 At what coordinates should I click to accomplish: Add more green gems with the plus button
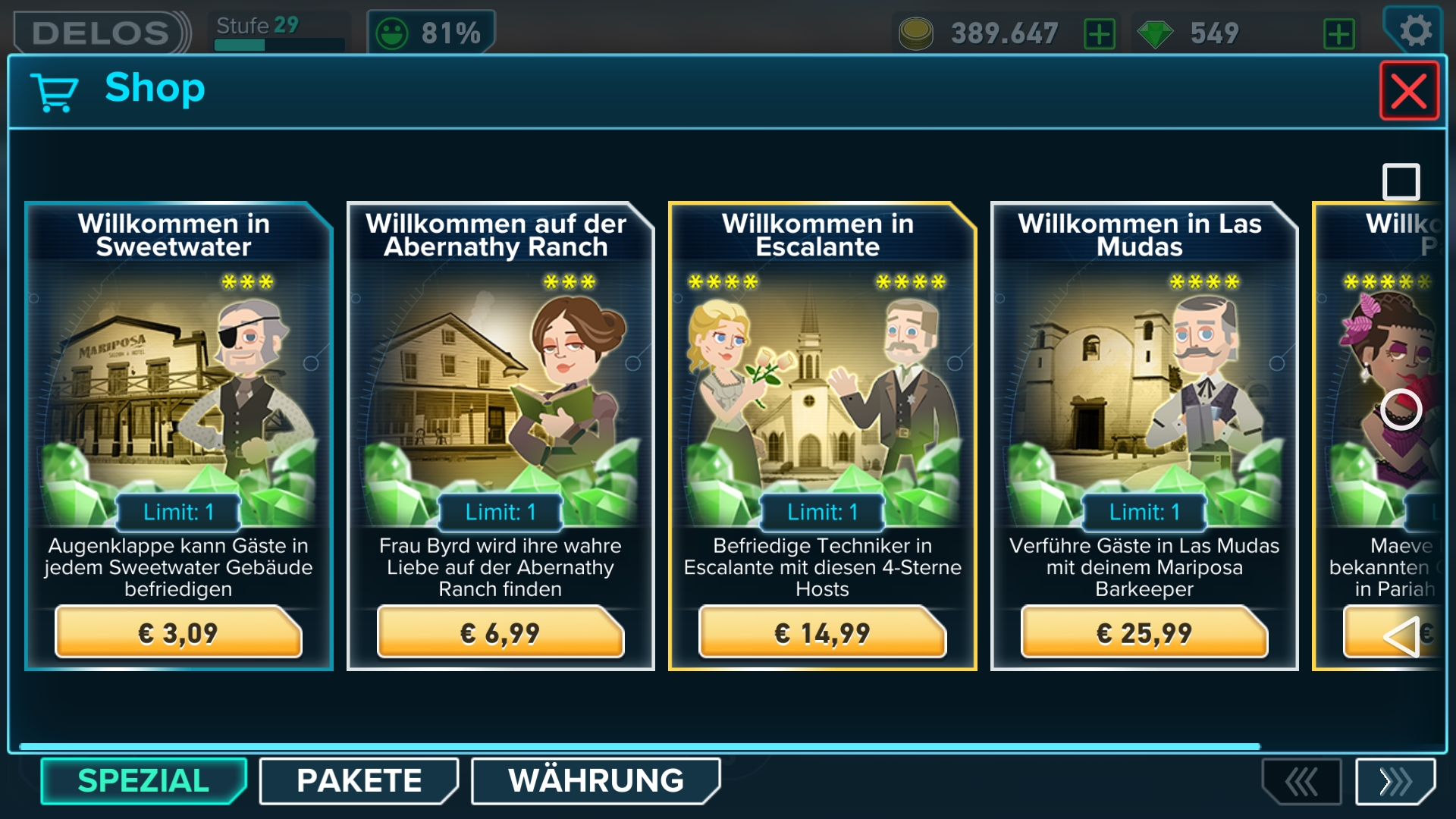(x=1338, y=34)
